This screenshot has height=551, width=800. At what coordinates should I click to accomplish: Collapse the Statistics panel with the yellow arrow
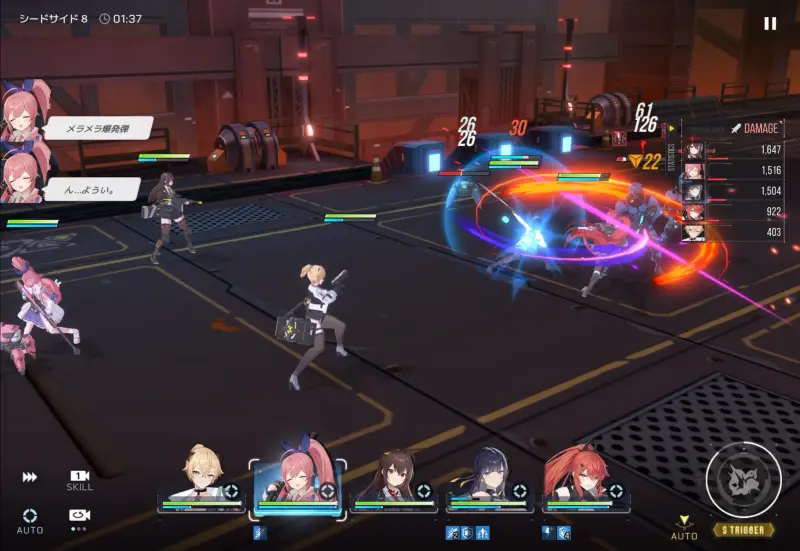point(672,128)
